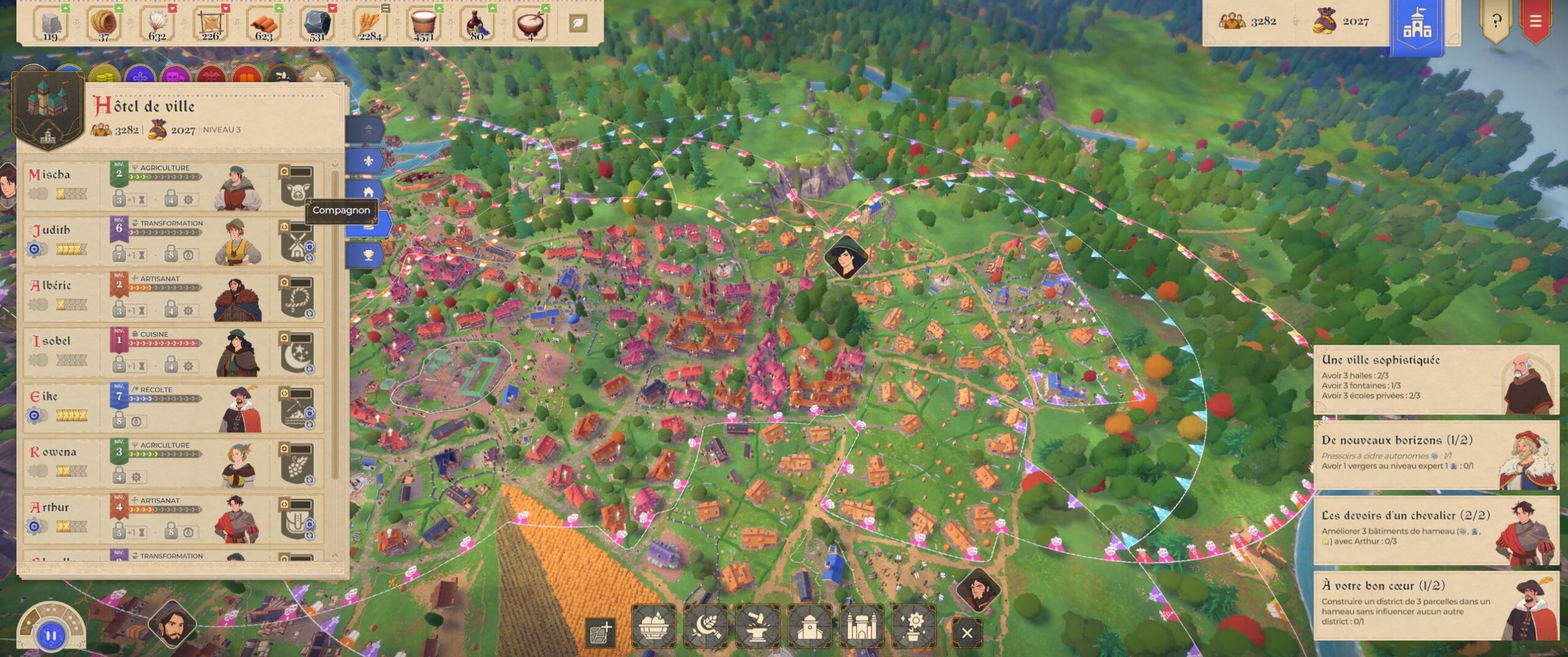Open Mischa's pig building assignment slot

296,186
